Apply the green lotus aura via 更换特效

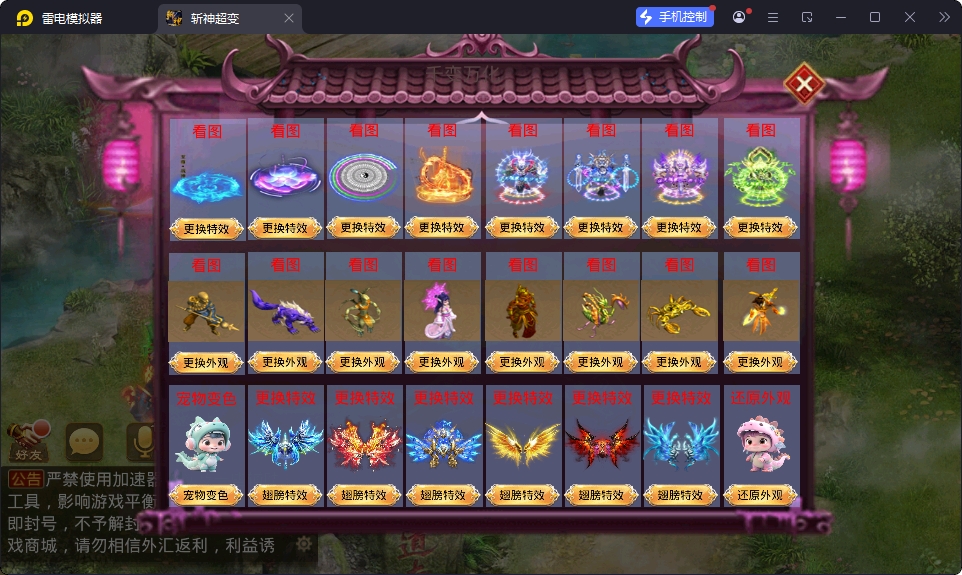(x=761, y=227)
